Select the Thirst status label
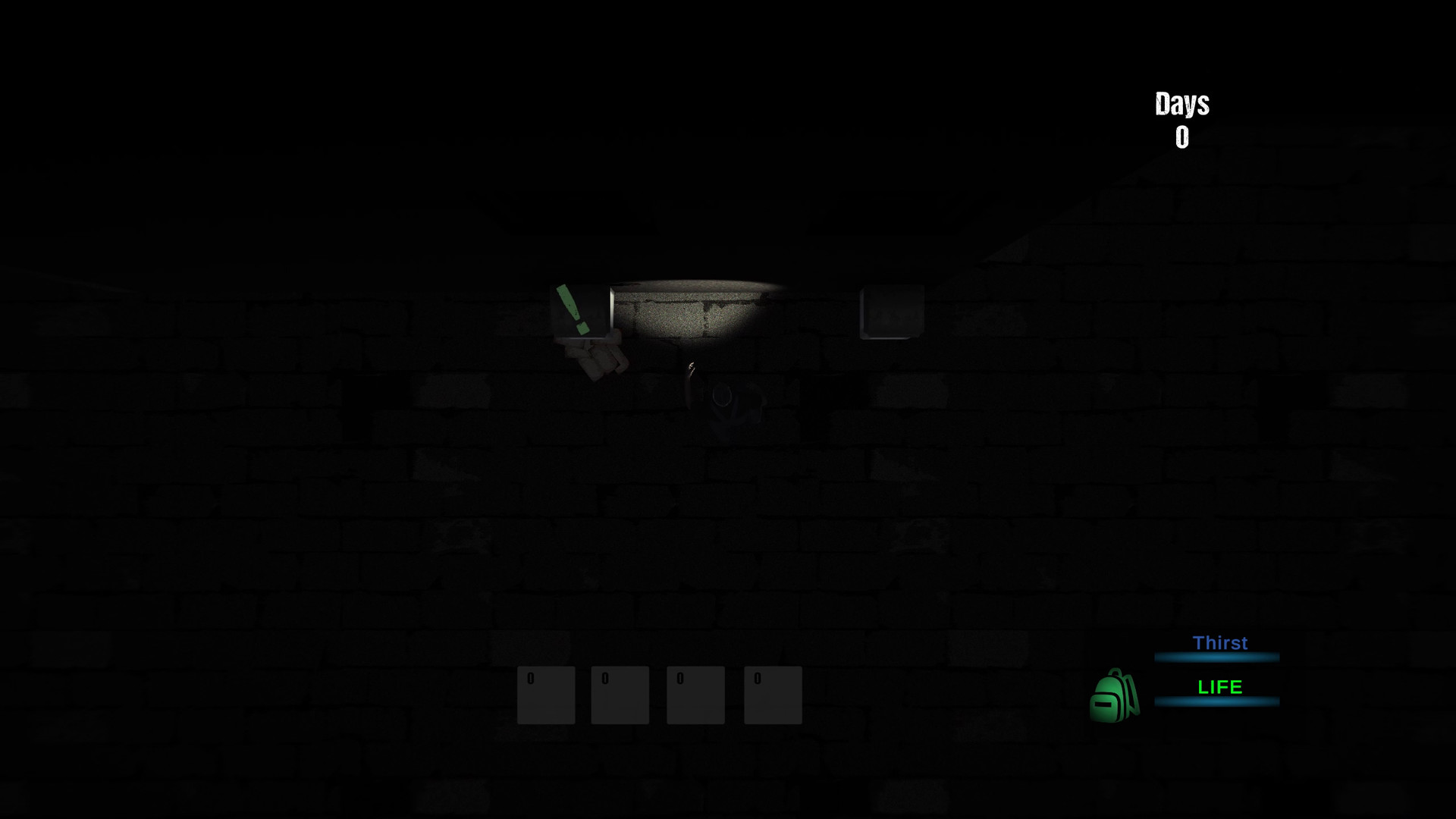This screenshot has width=1456, height=819. pos(1219,643)
